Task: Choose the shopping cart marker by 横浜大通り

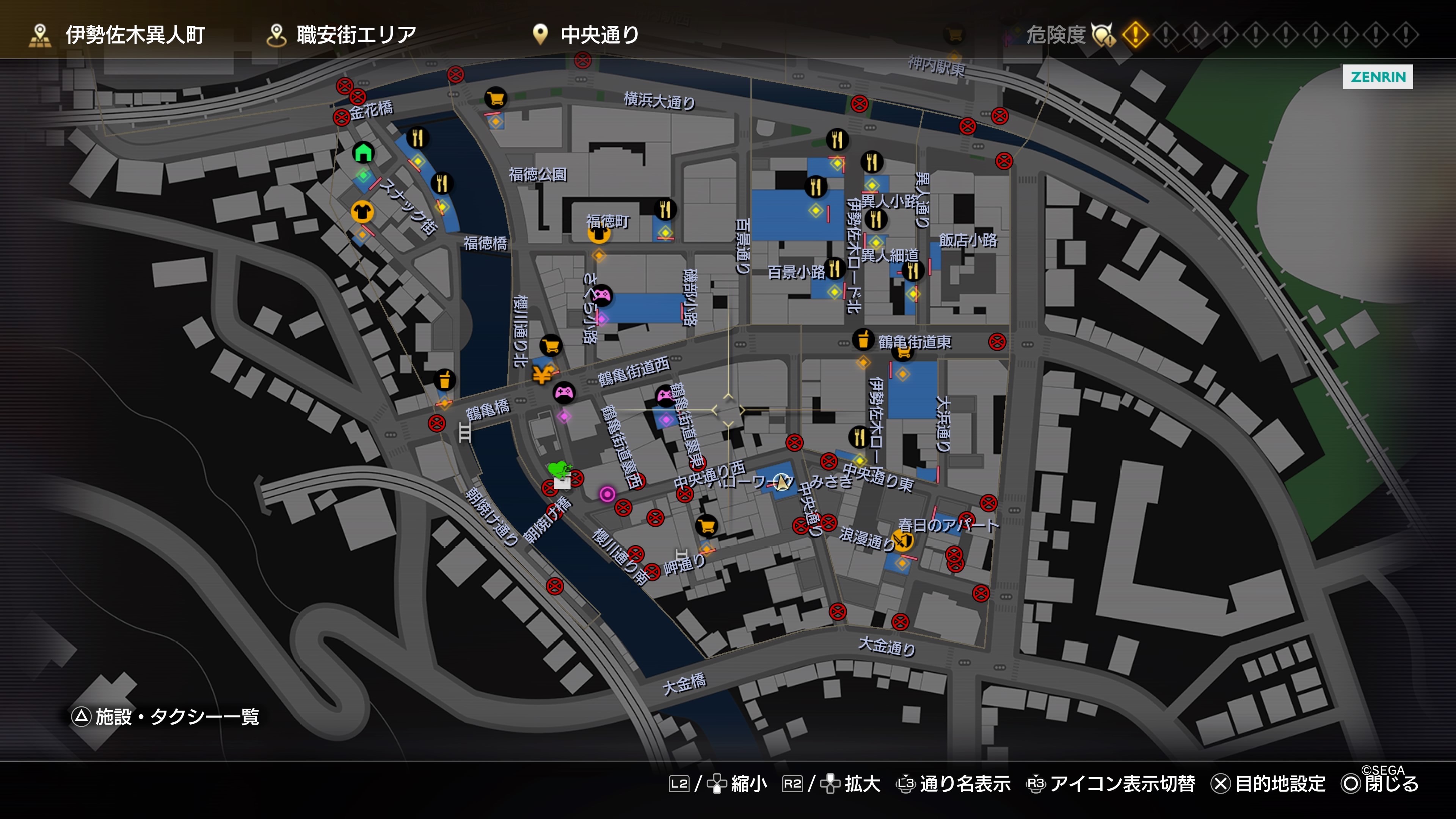Action: [496, 99]
